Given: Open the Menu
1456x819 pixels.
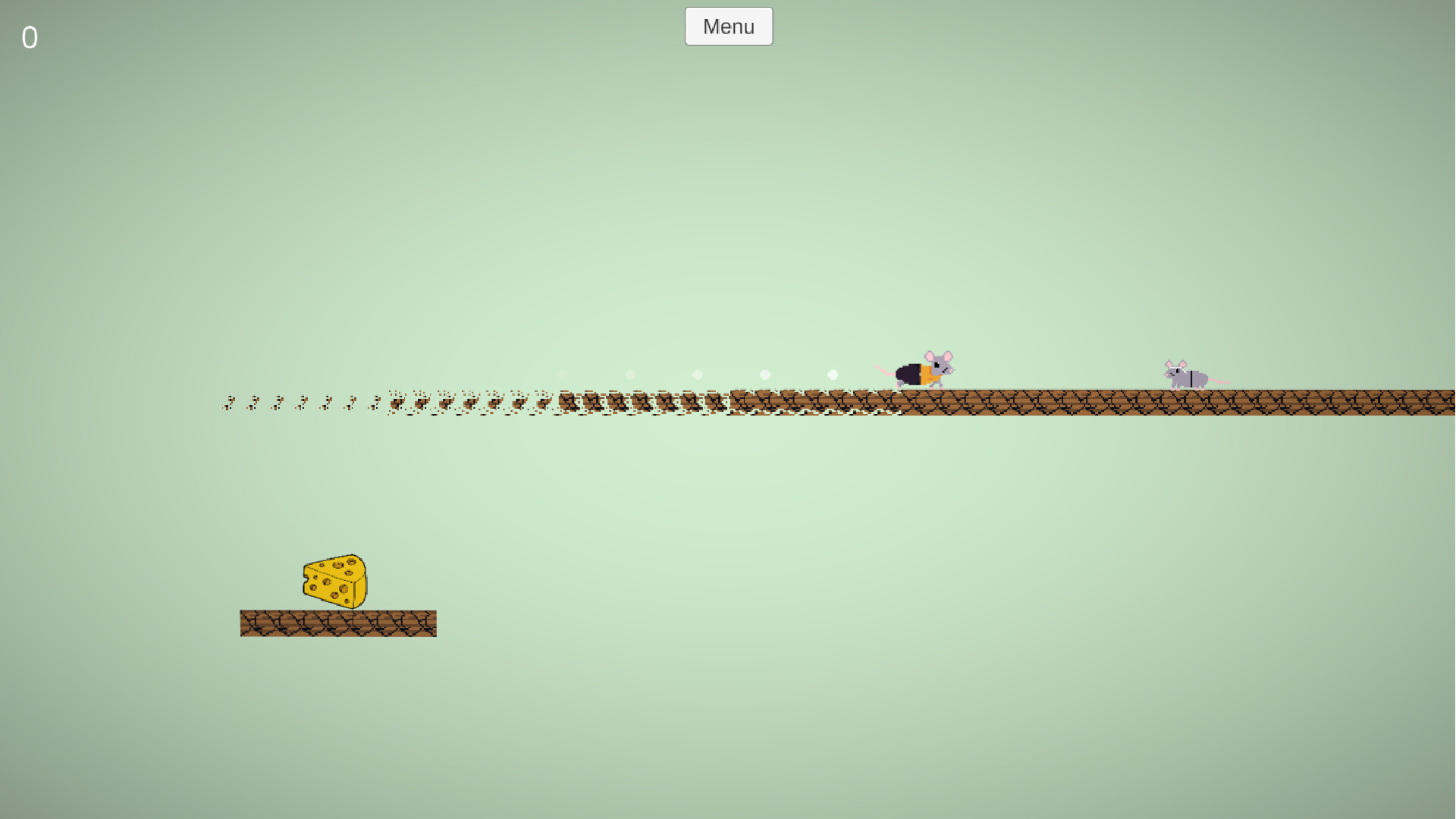Looking at the screenshot, I should [x=727, y=26].
